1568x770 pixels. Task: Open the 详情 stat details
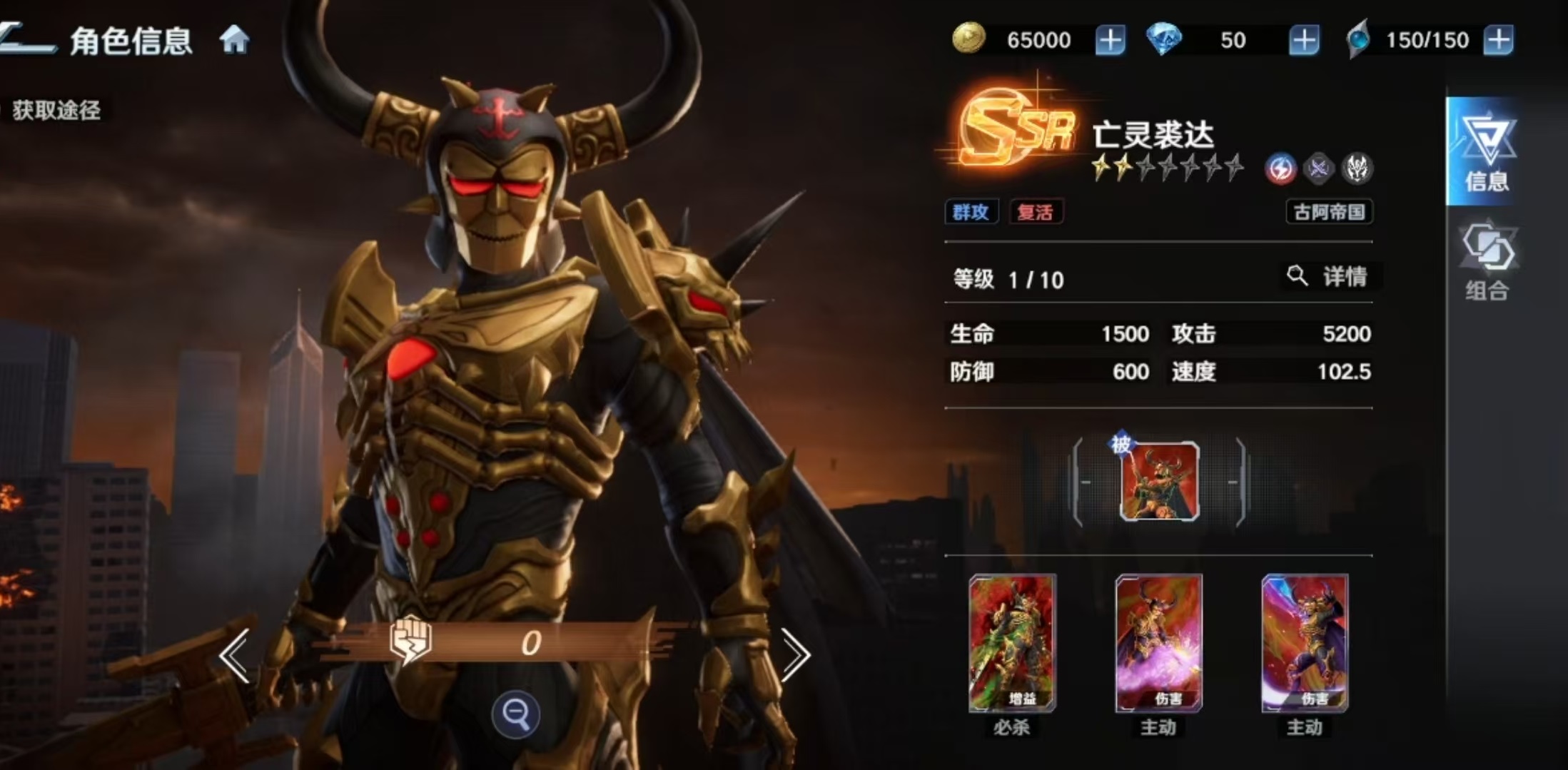tap(1329, 276)
